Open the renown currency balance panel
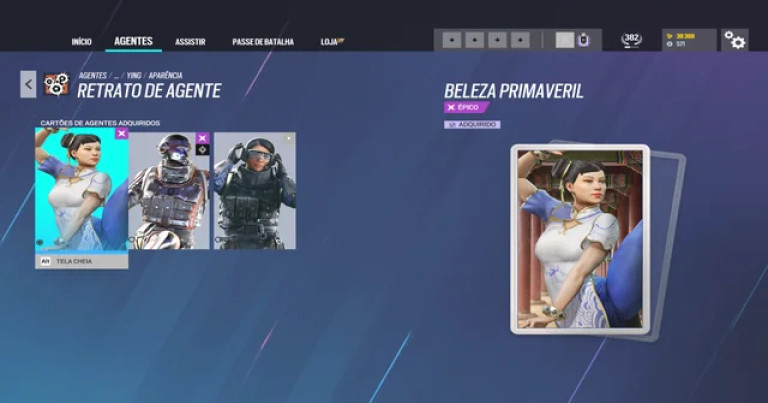The width and height of the screenshot is (768, 403). tap(689, 40)
